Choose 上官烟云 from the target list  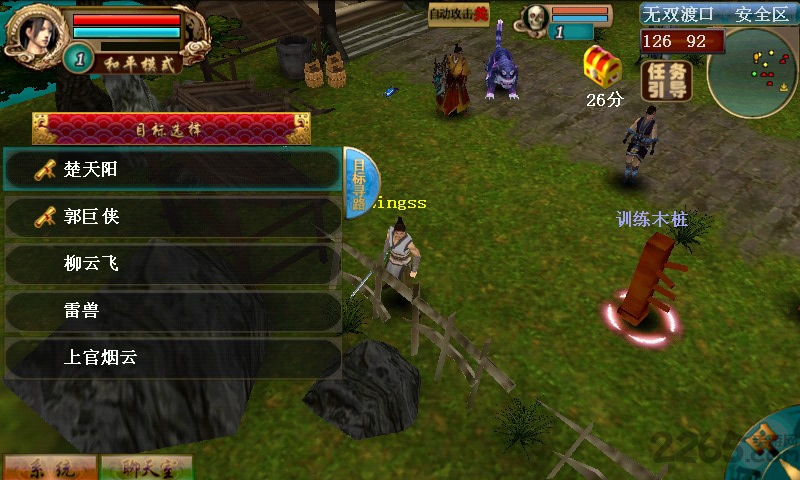tap(172, 358)
